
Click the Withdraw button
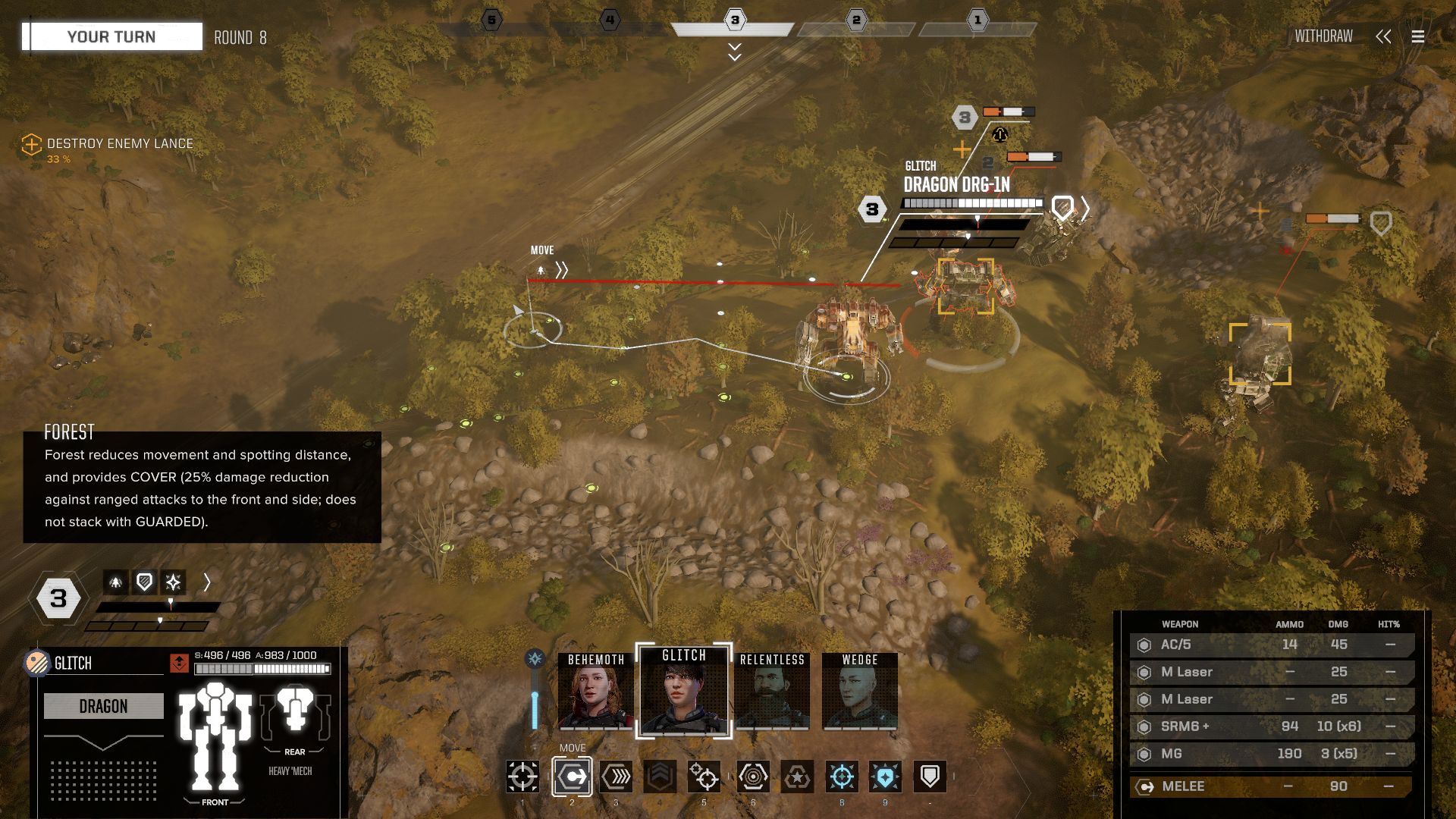click(1323, 36)
